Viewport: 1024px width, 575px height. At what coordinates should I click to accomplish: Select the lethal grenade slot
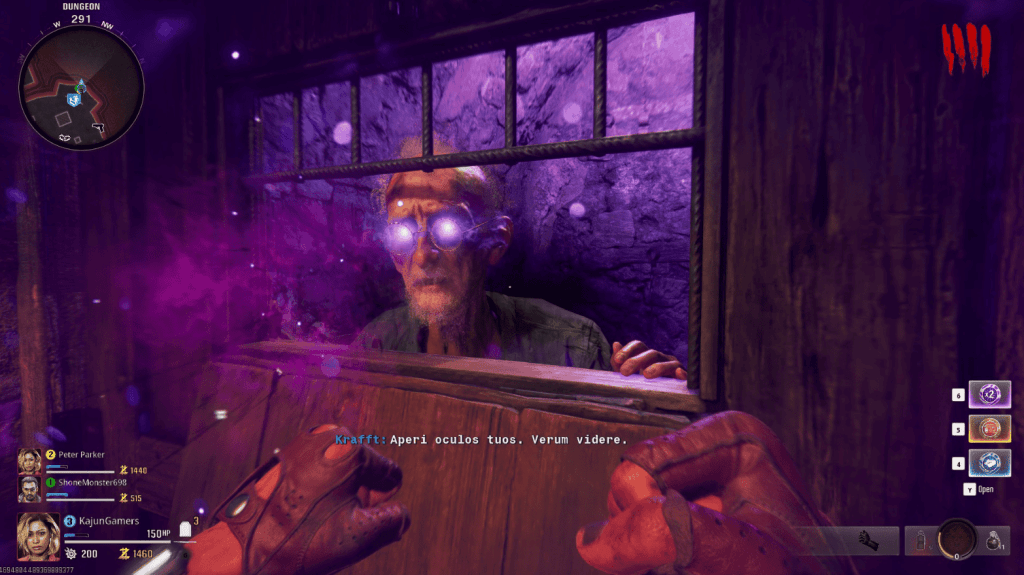click(992, 540)
